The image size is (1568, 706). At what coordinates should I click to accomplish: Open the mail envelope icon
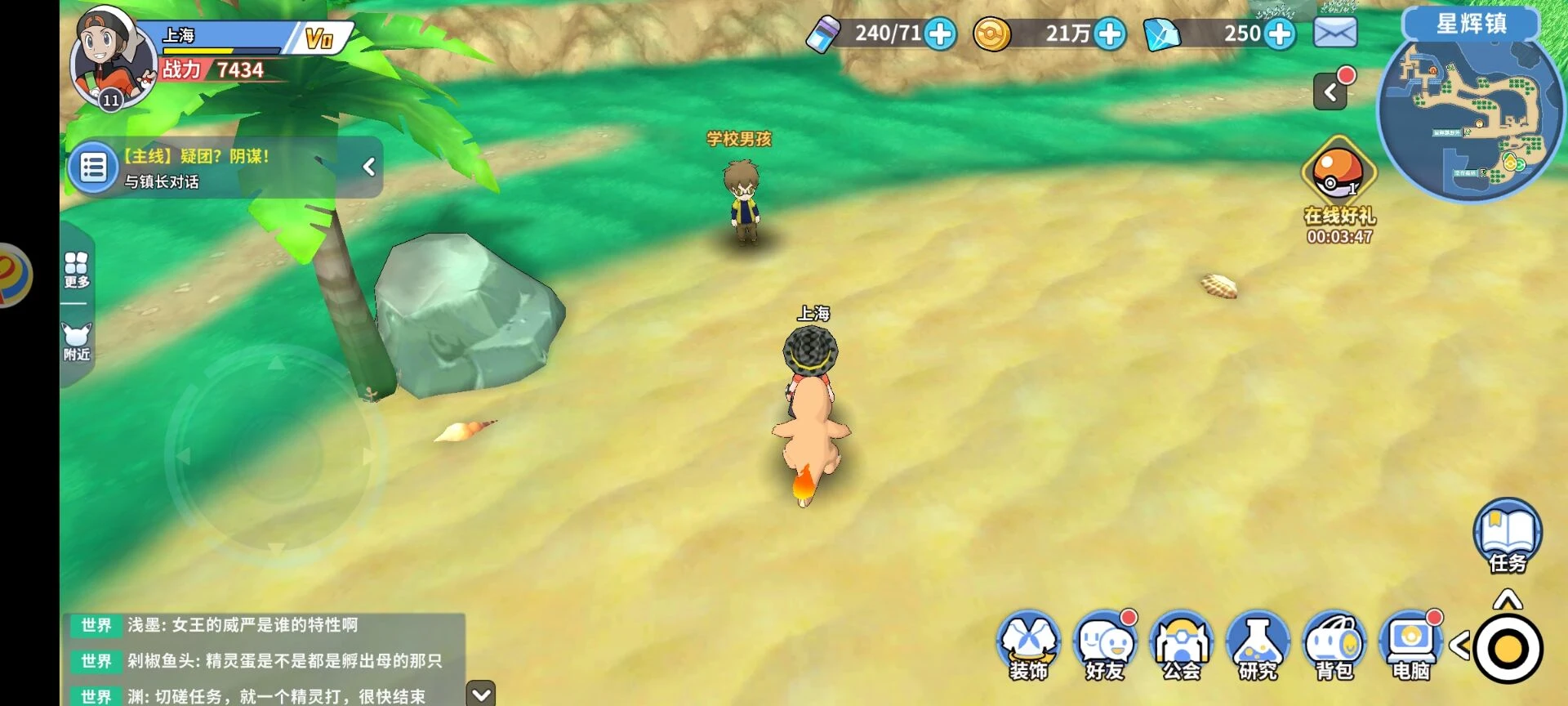coord(1335,33)
